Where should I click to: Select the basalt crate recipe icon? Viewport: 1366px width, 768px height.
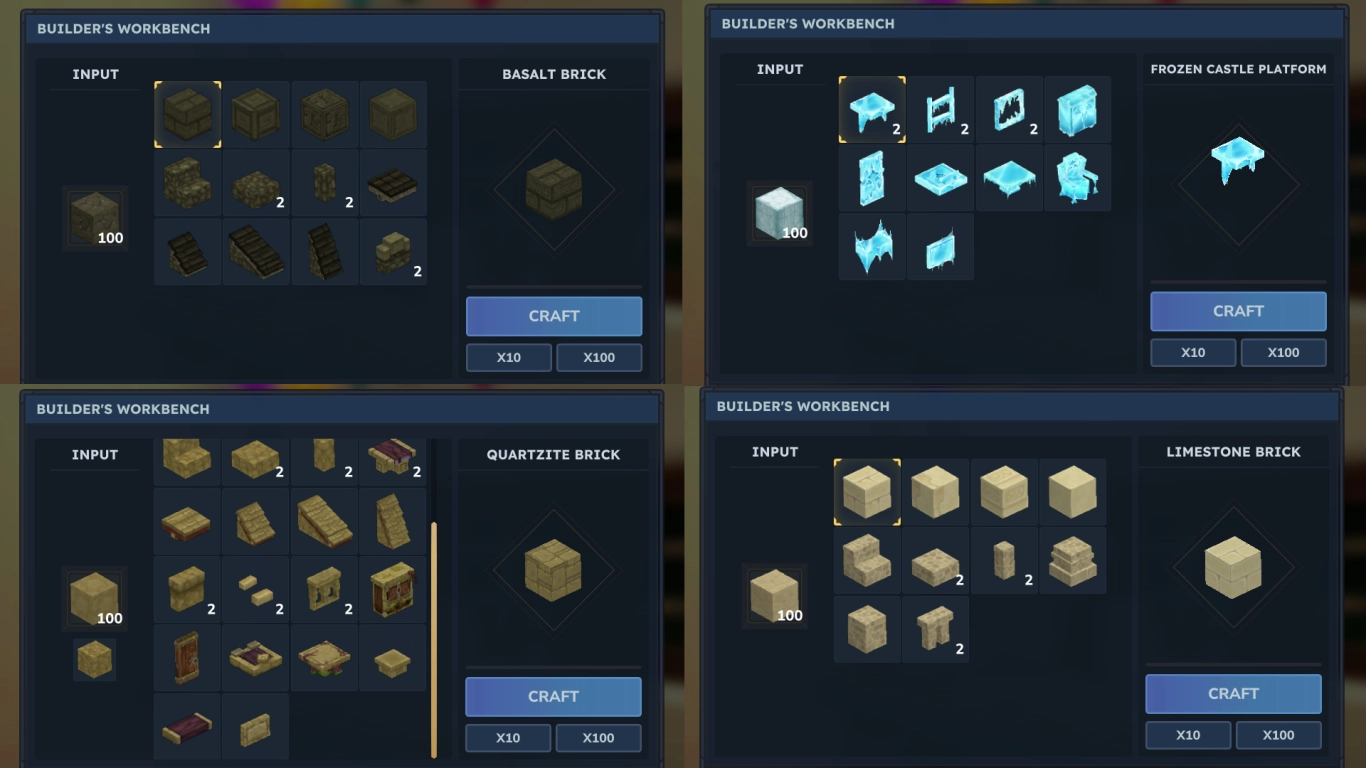pos(255,113)
